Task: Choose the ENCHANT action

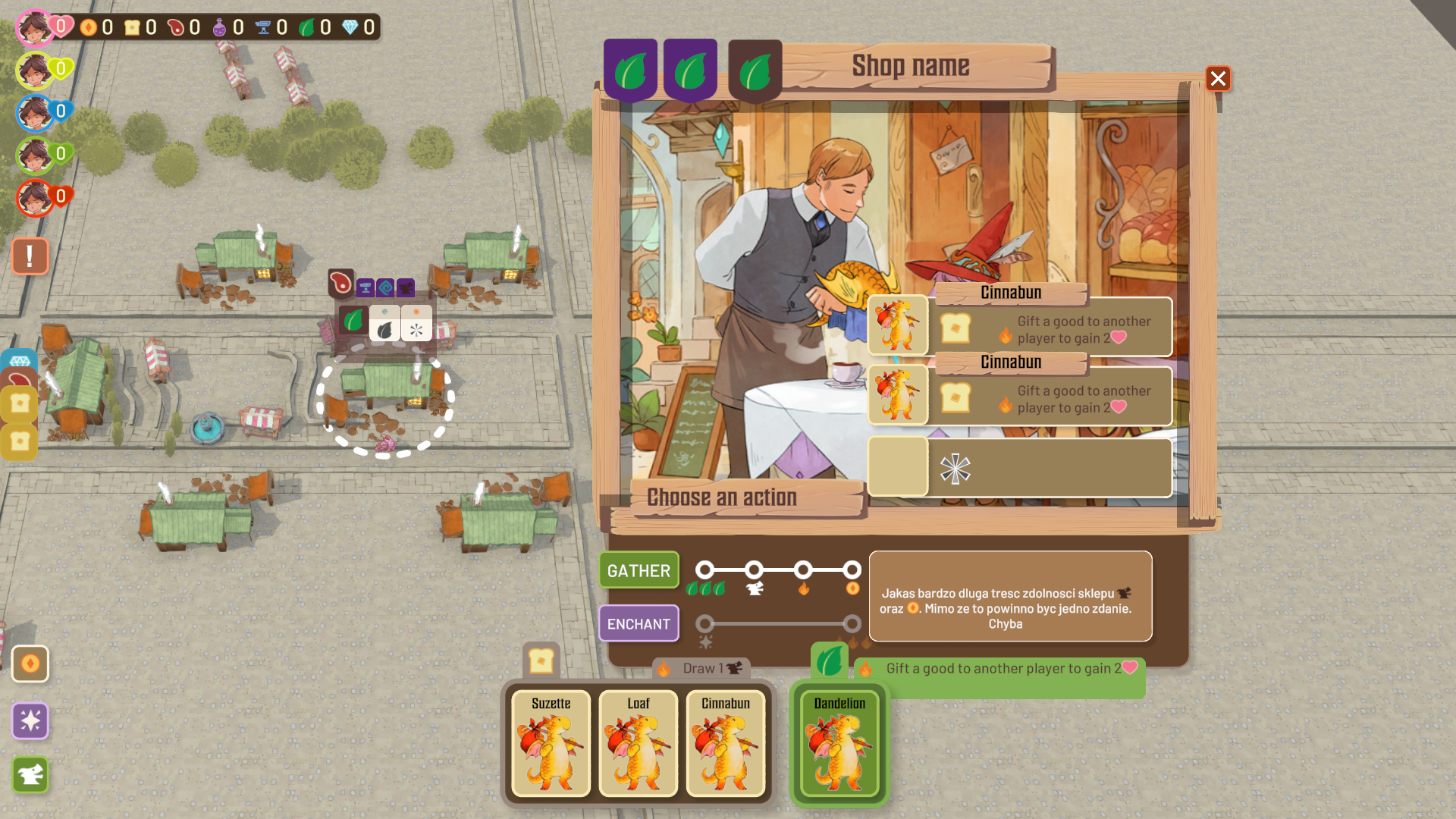Action: coord(639,624)
